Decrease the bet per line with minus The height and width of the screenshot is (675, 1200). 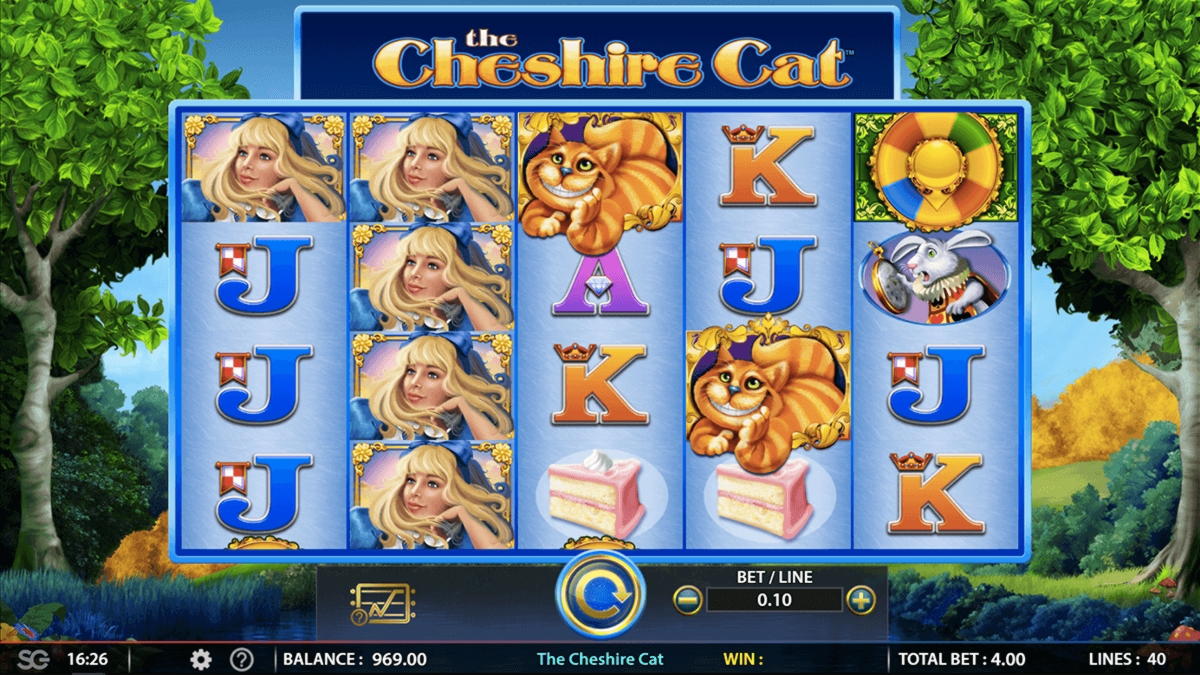687,600
